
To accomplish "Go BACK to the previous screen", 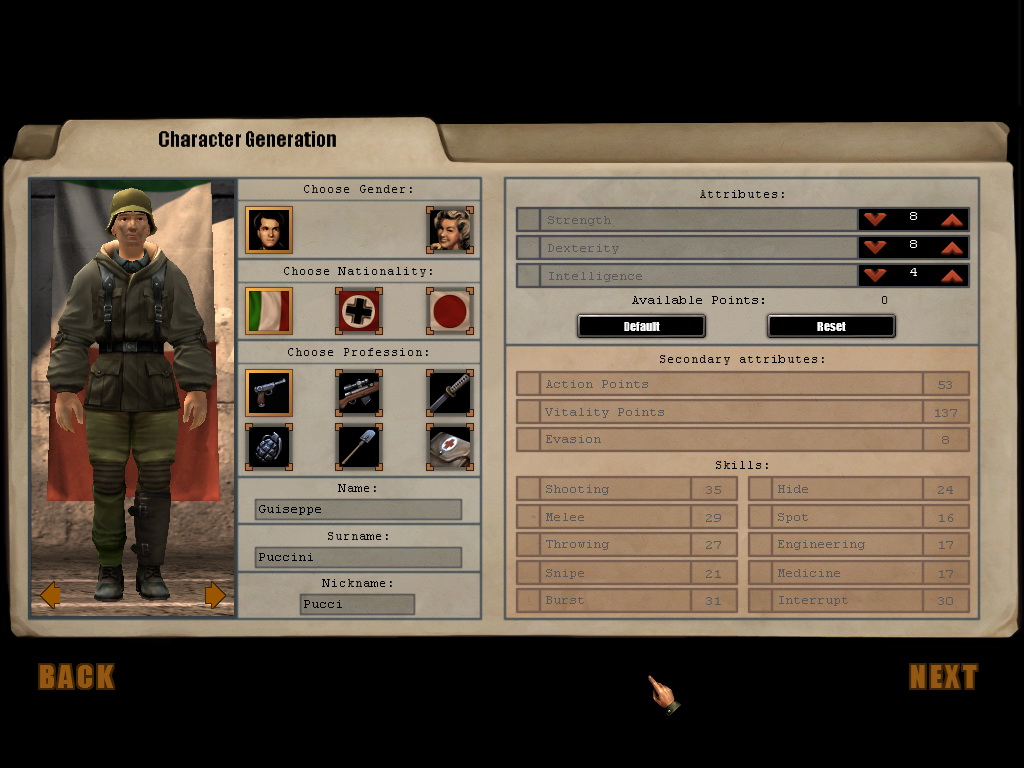I will 77,677.
